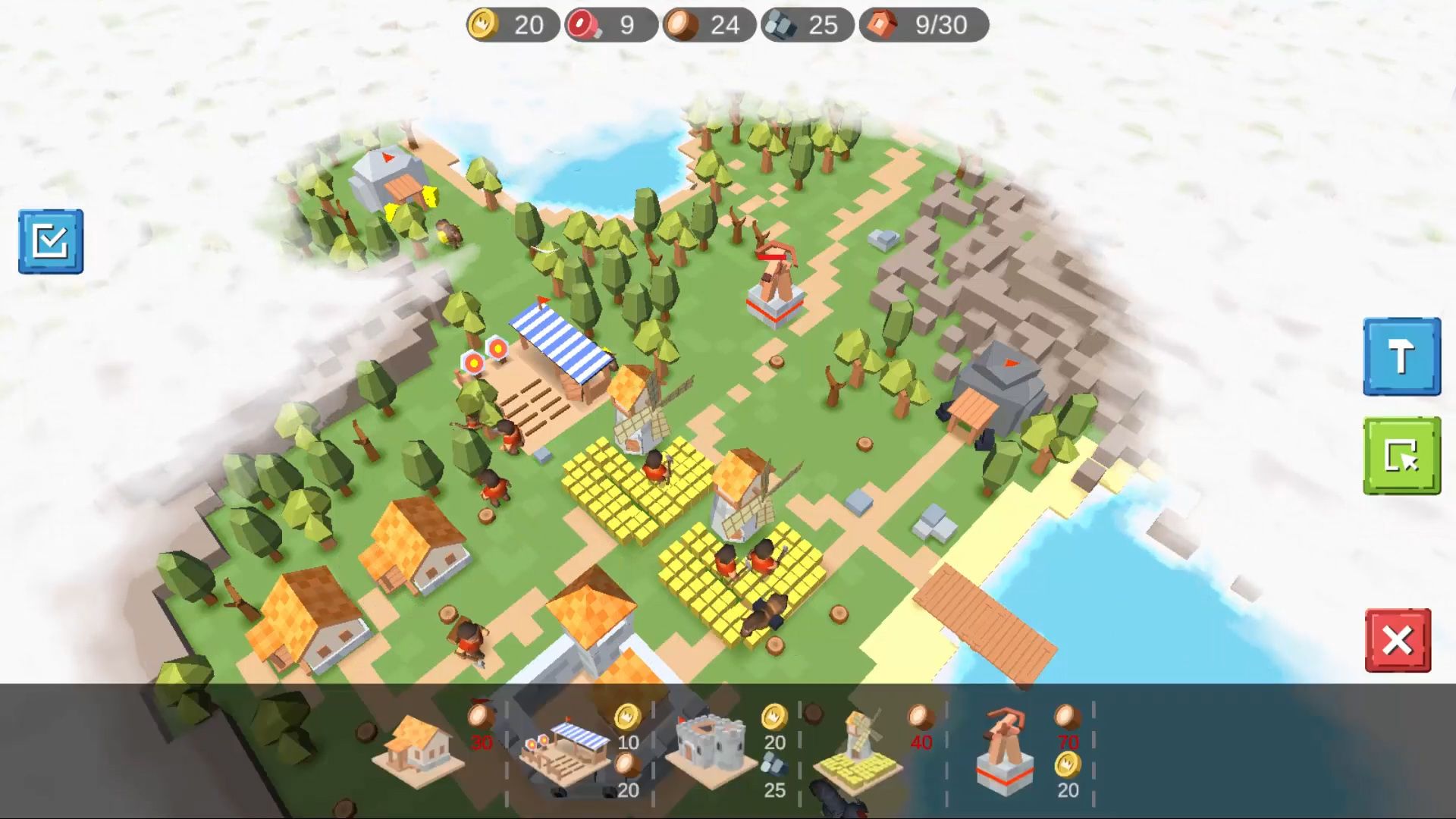Click the wood resource icon showing 24
The image size is (1456, 819).
tap(683, 24)
